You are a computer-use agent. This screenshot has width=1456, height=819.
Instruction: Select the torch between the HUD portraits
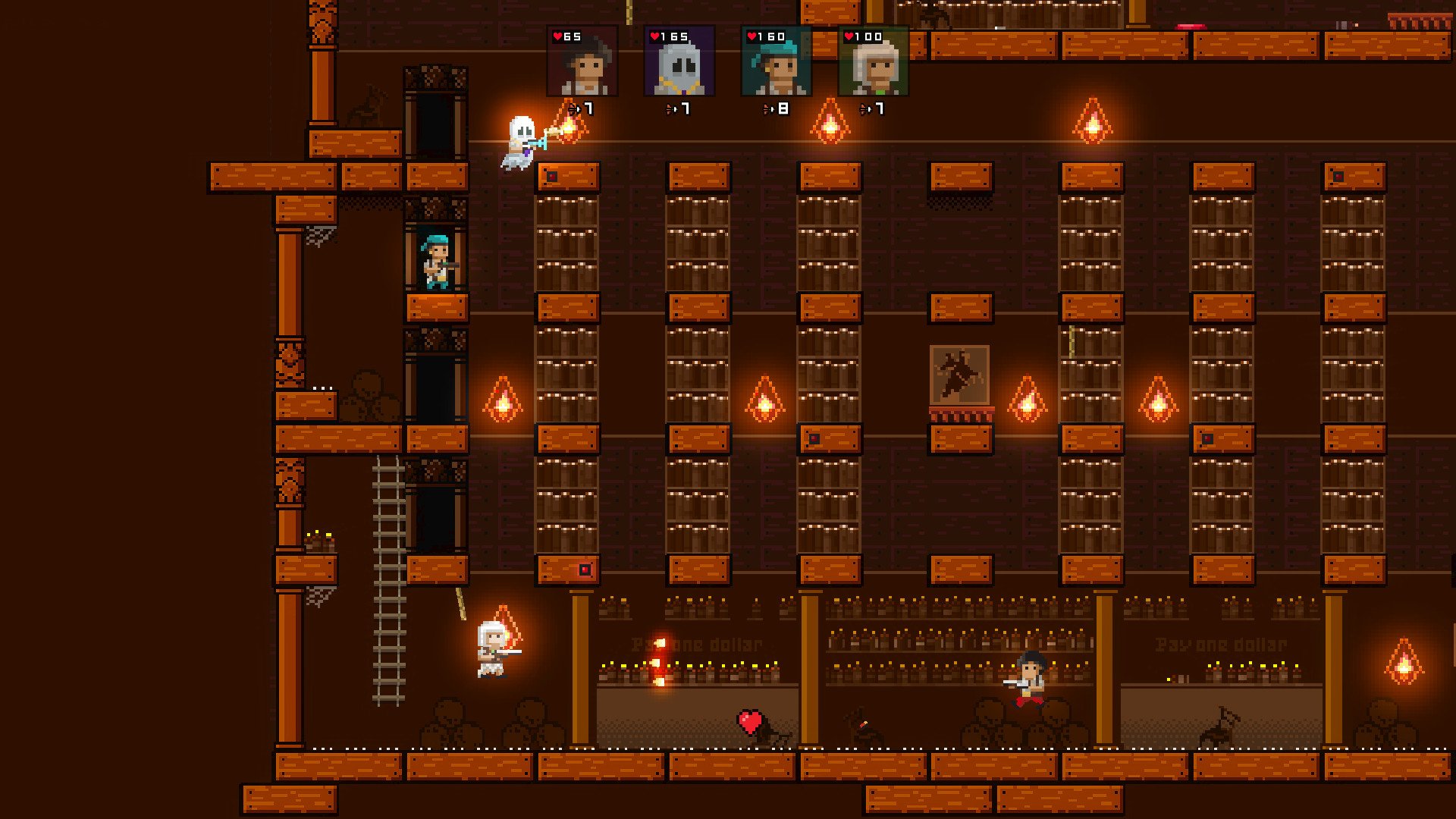[829, 121]
